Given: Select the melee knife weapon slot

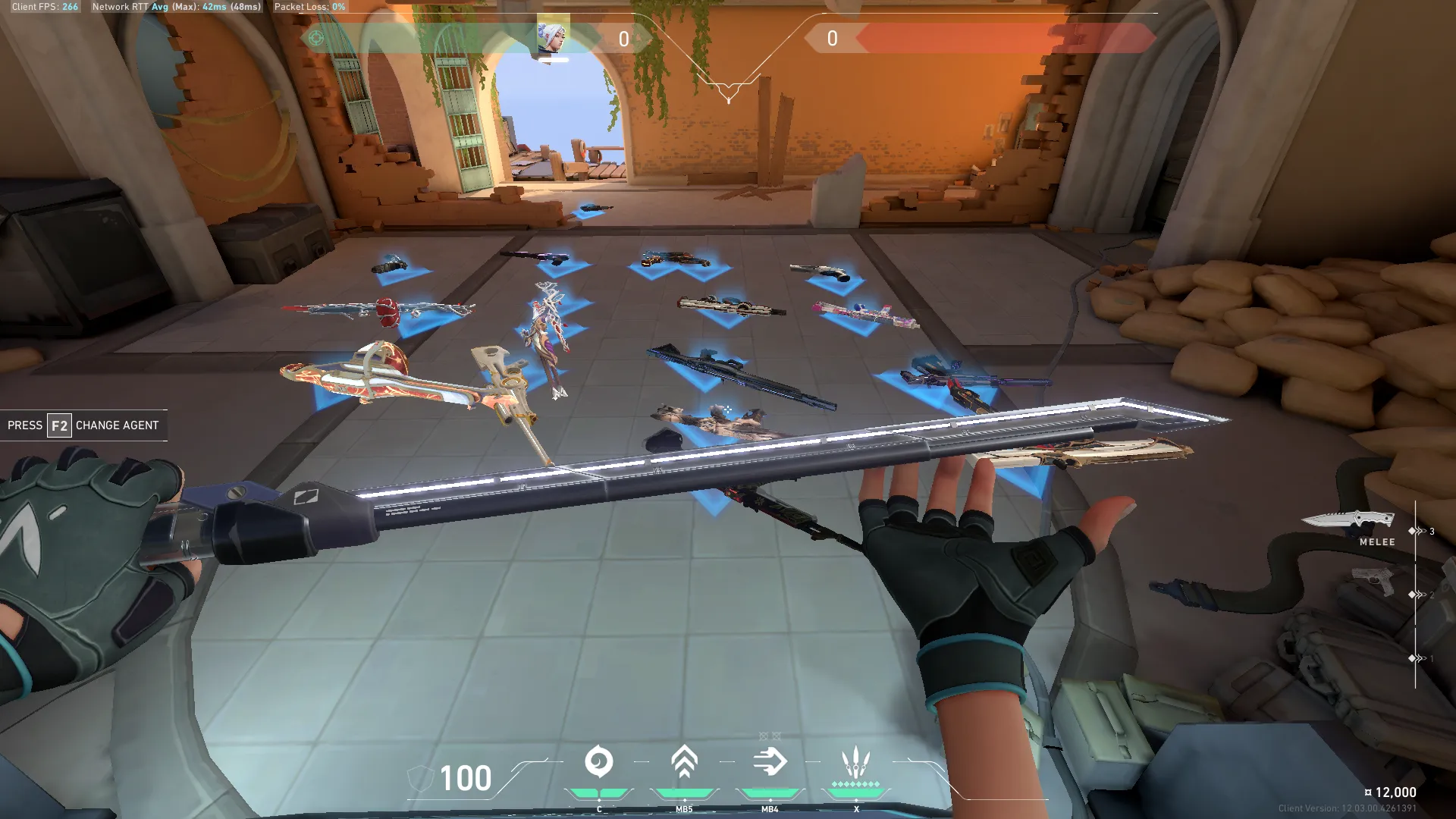Looking at the screenshot, I should pos(1348,520).
